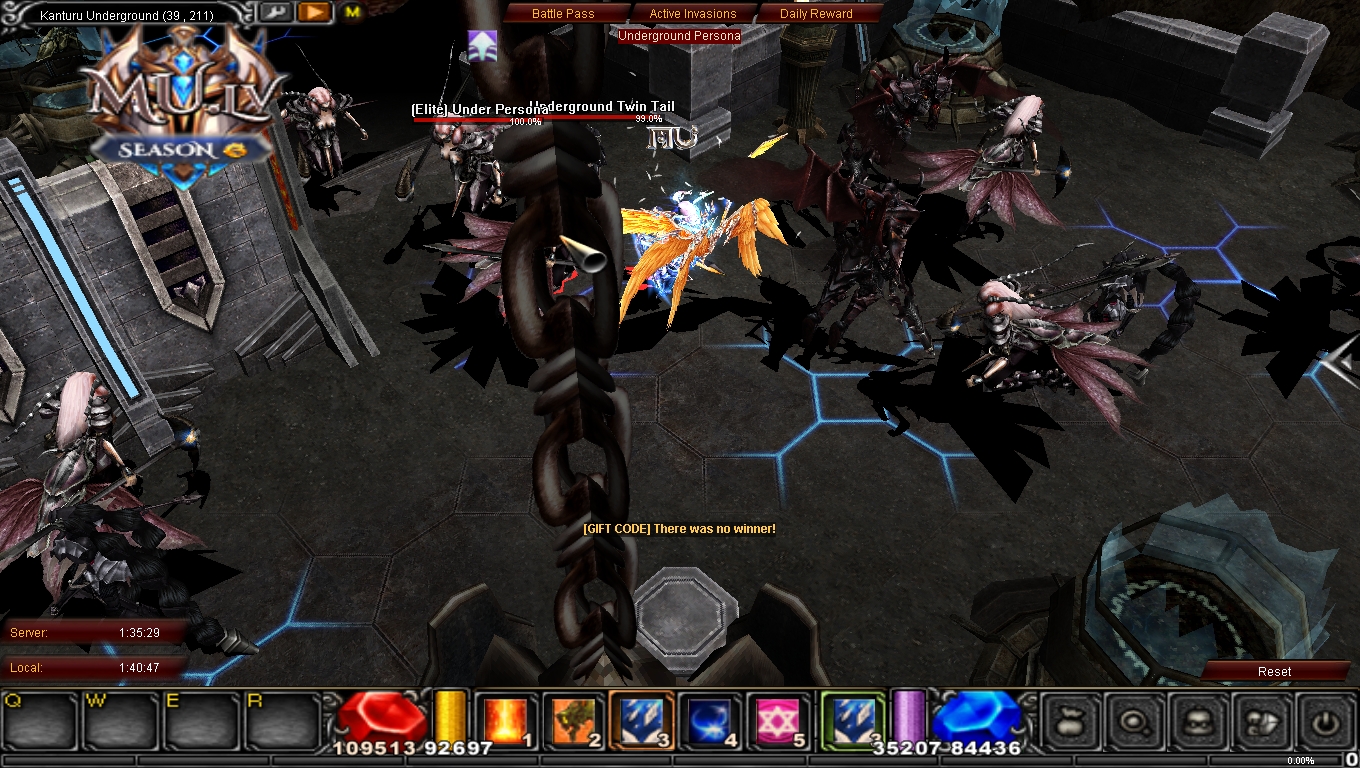Click the Daily Reward button
Viewport: 1360px width, 768px height.
tap(815, 13)
